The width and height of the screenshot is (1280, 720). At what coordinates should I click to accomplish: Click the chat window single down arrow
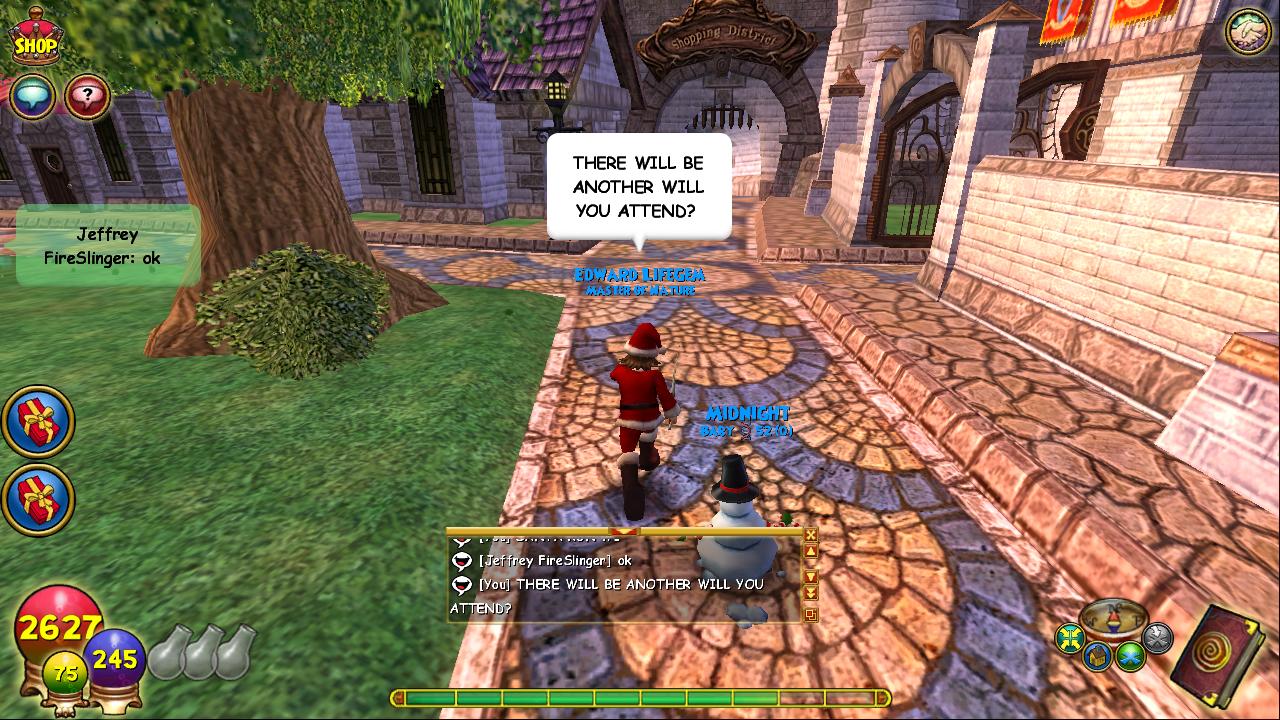coord(811,577)
